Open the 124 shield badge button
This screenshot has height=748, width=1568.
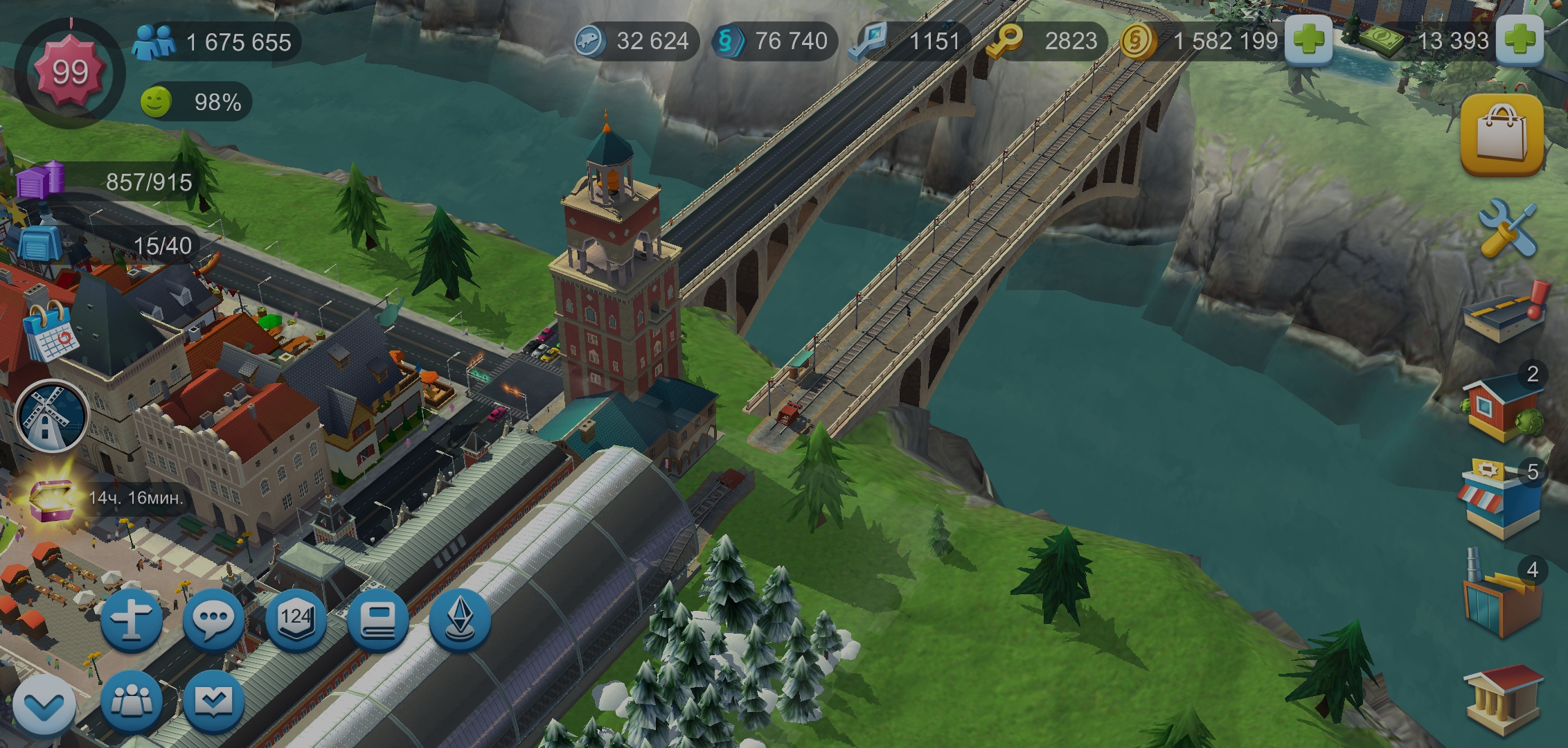coord(296,618)
